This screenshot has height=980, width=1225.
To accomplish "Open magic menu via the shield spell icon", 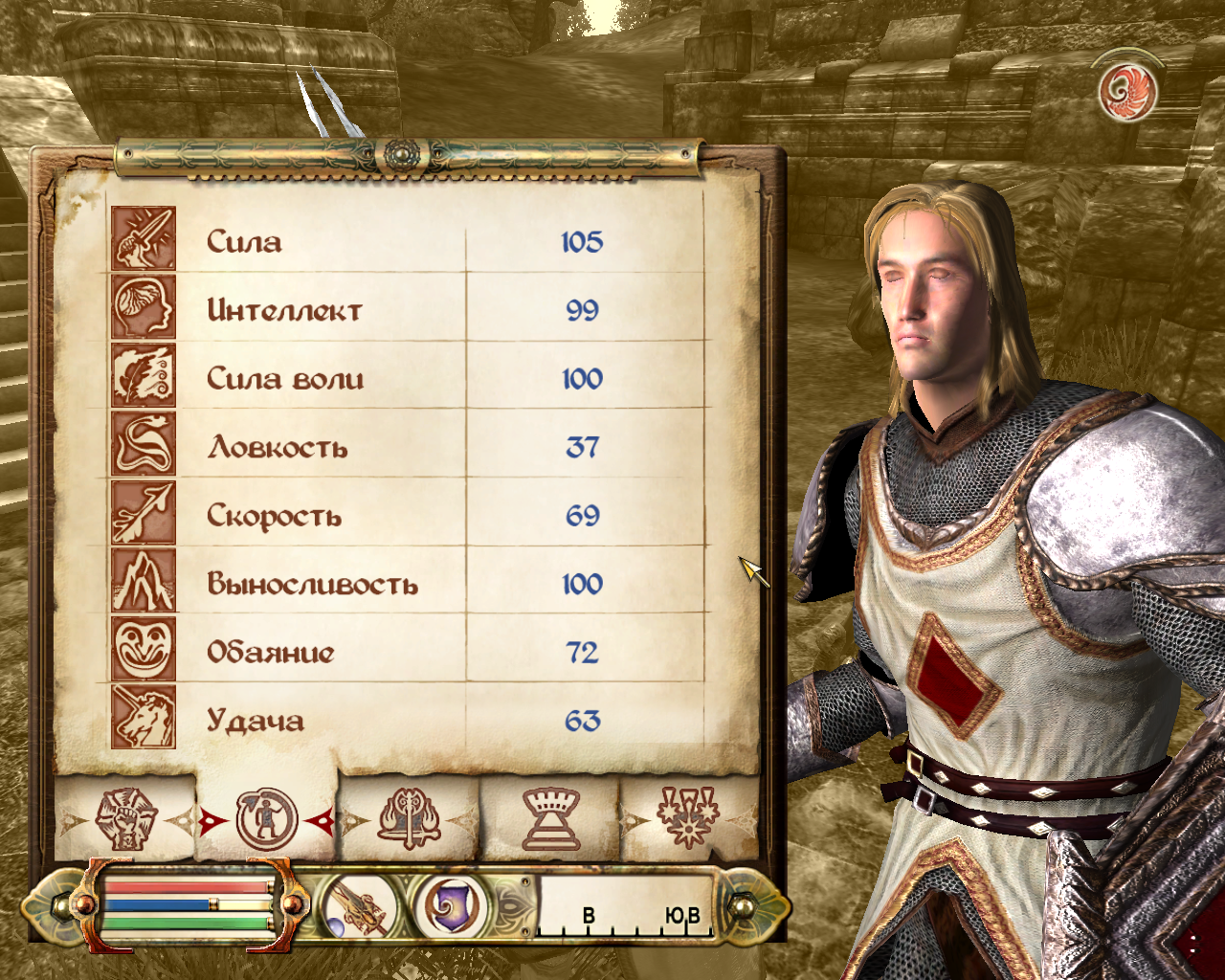I will (x=449, y=906).
